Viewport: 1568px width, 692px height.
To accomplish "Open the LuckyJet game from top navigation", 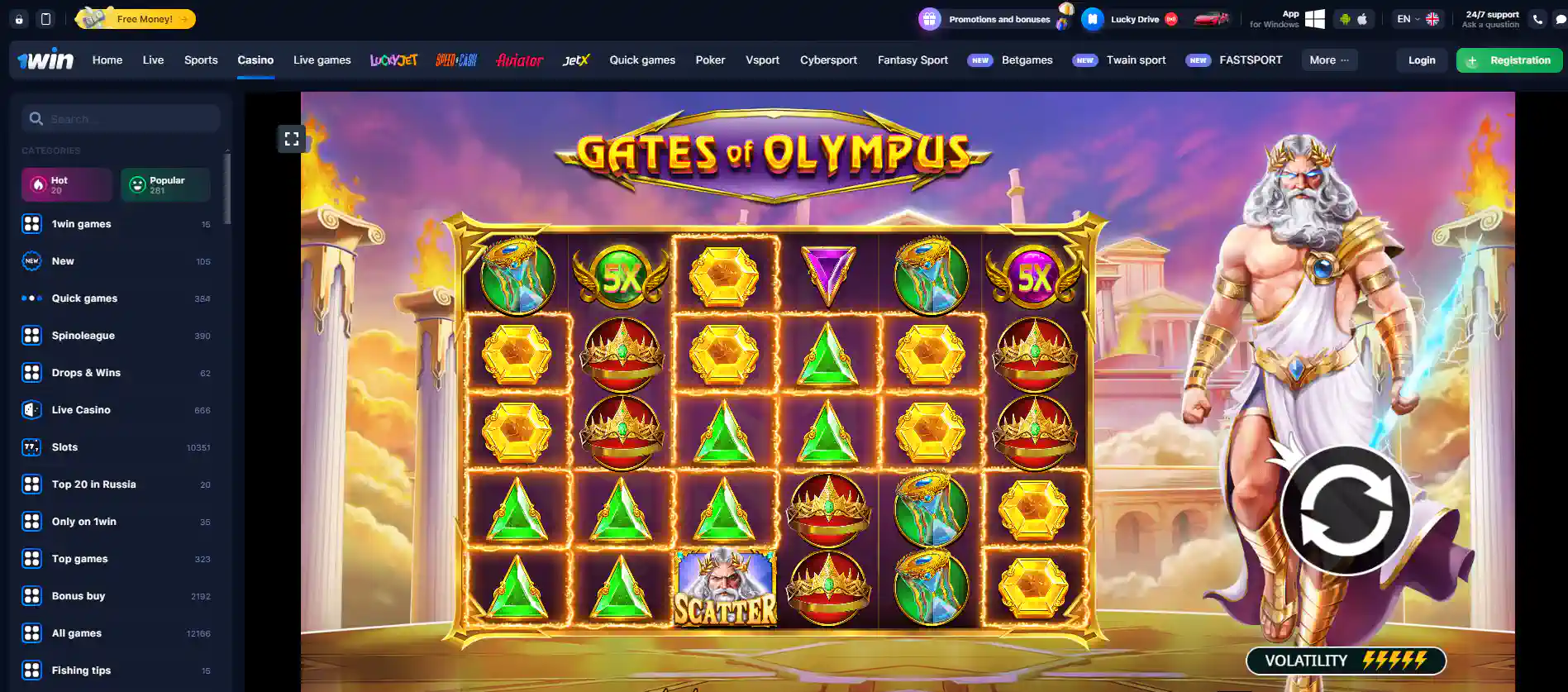I will point(393,60).
